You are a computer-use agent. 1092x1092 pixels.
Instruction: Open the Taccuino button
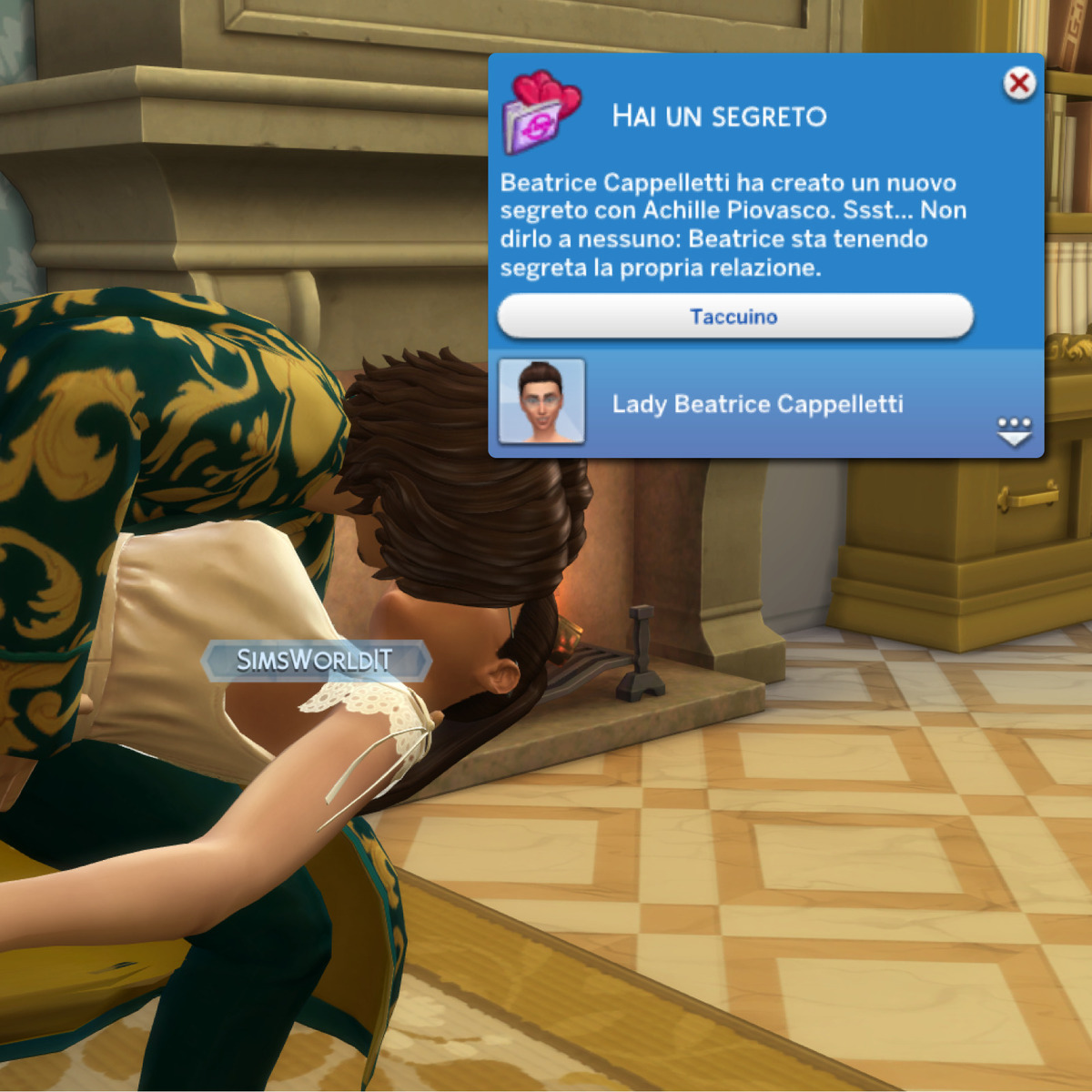click(x=734, y=317)
